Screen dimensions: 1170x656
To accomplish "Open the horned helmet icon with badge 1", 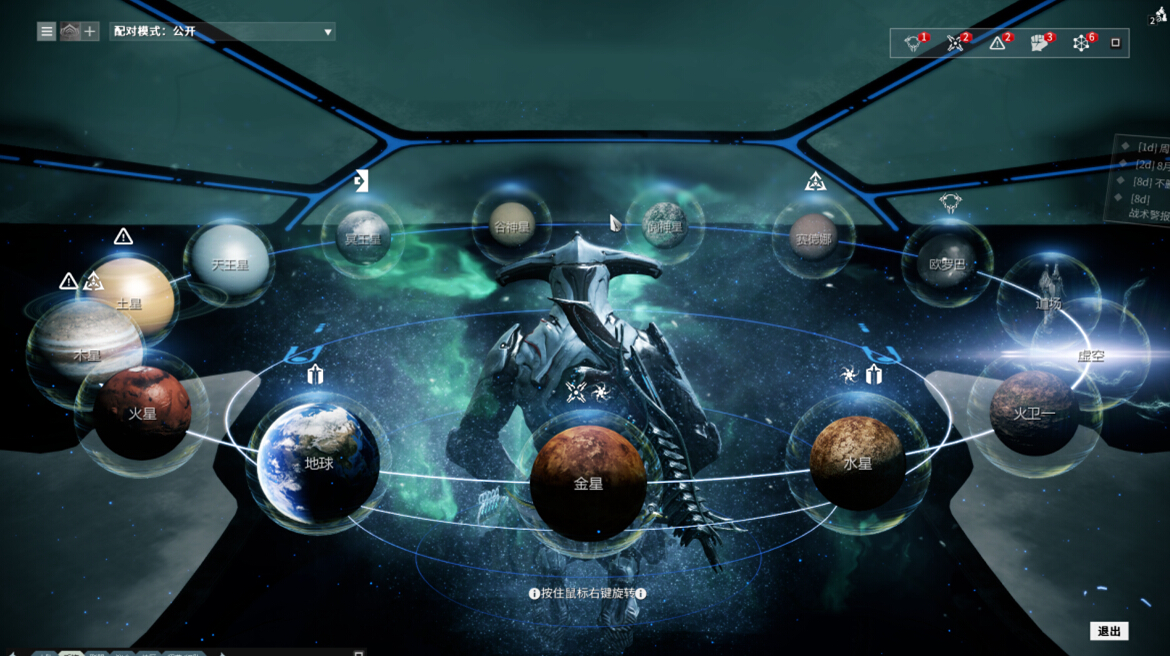I will click(x=913, y=43).
